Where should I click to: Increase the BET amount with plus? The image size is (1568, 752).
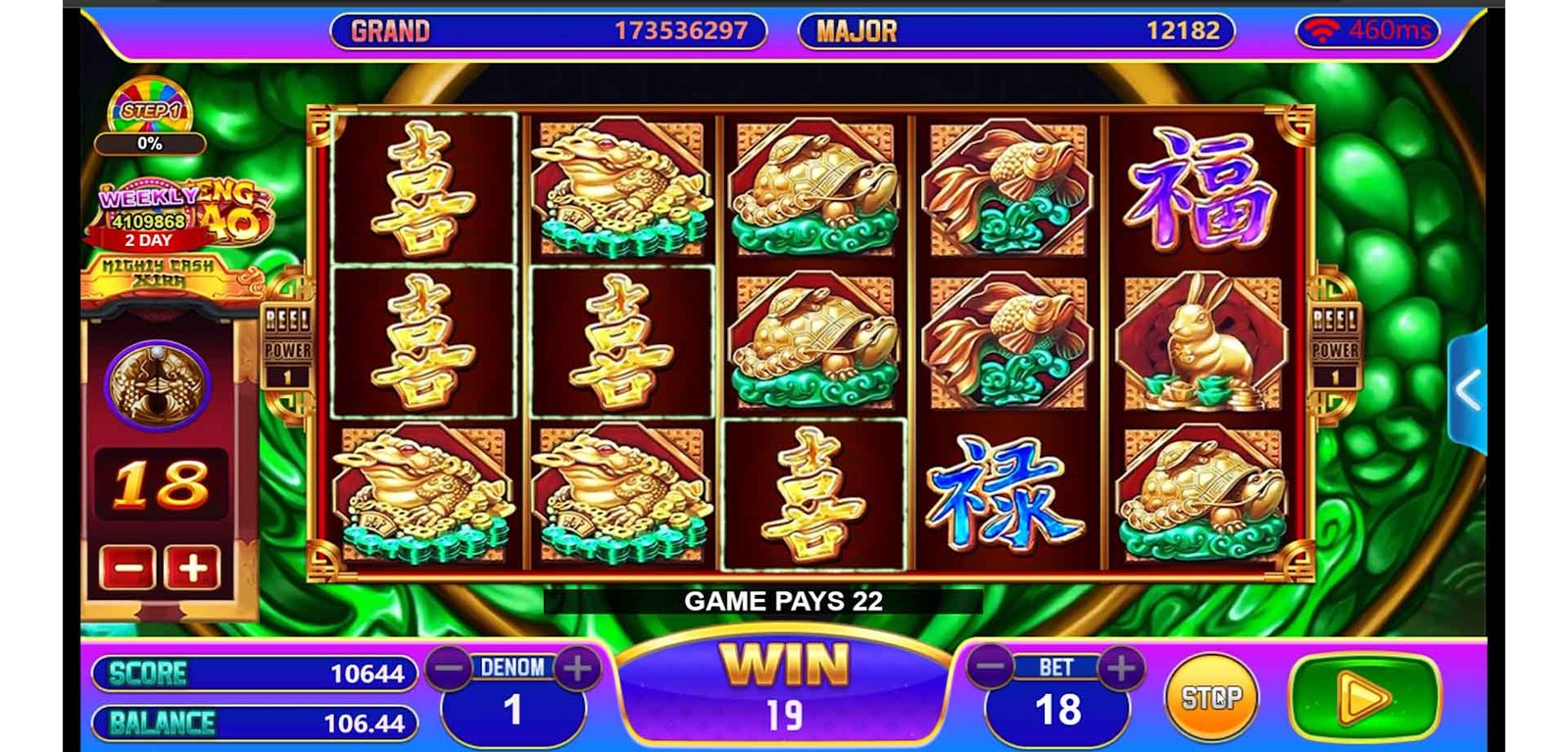tap(1122, 668)
